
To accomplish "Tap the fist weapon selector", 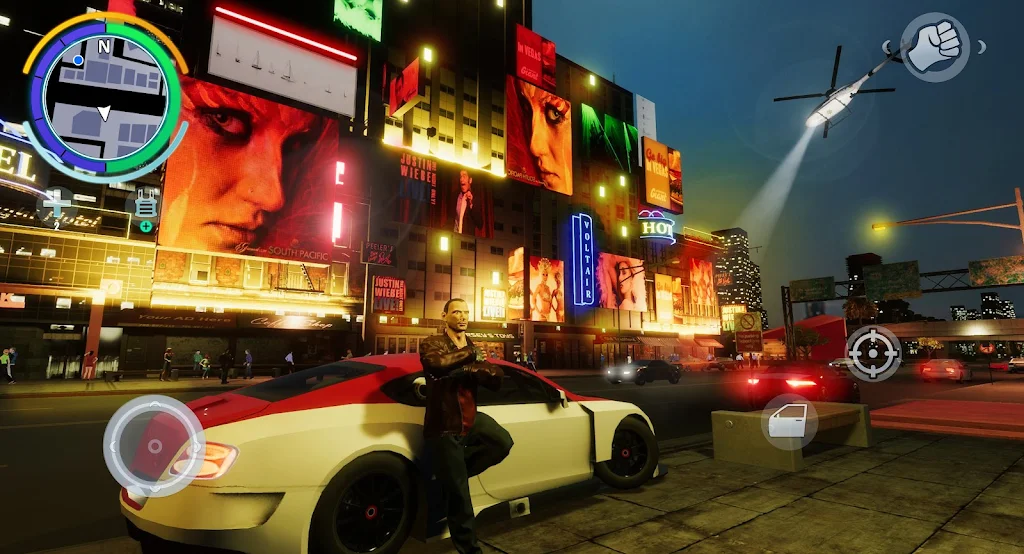I will (x=935, y=46).
